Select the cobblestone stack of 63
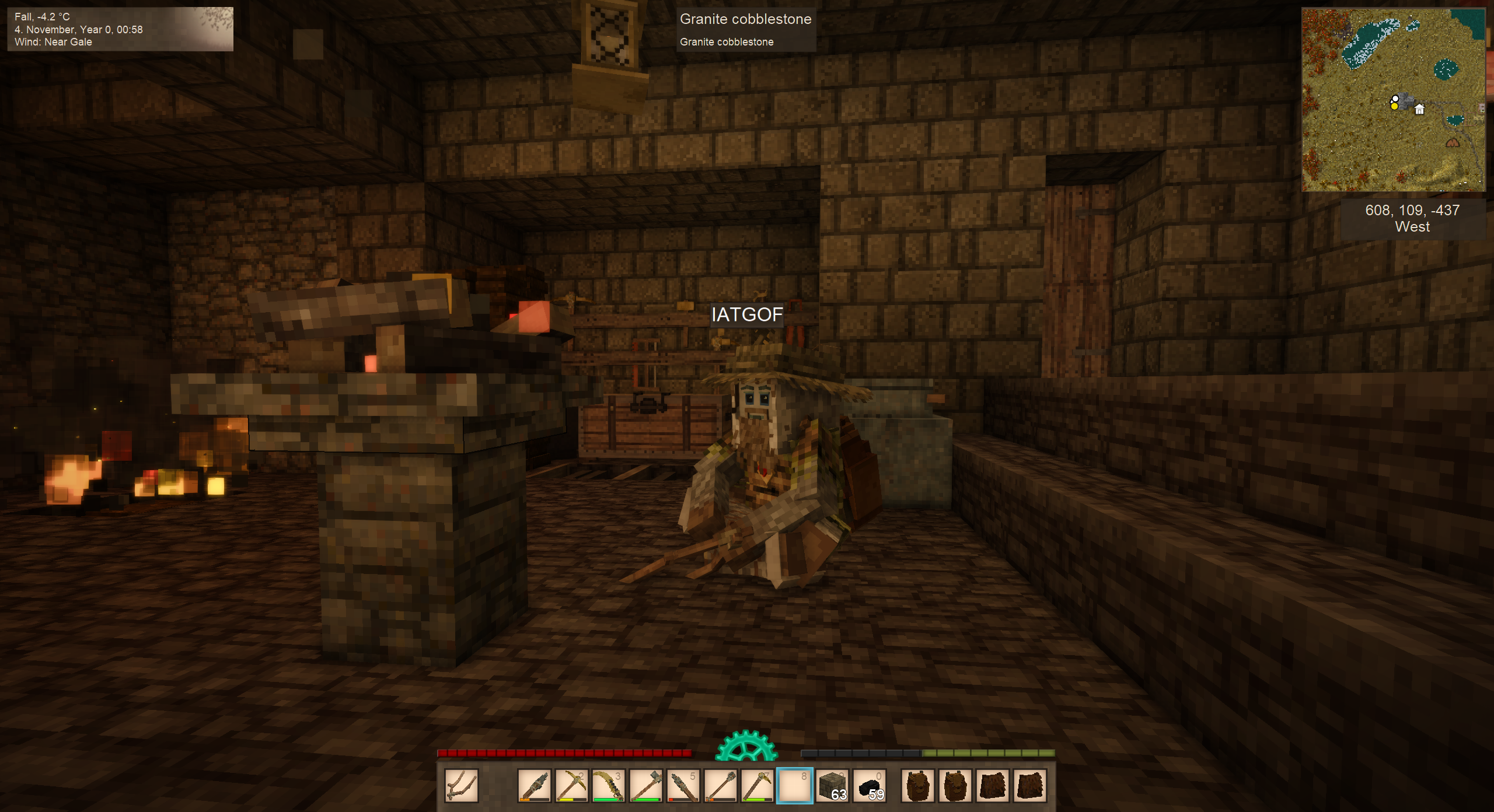 (x=832, y=786)
